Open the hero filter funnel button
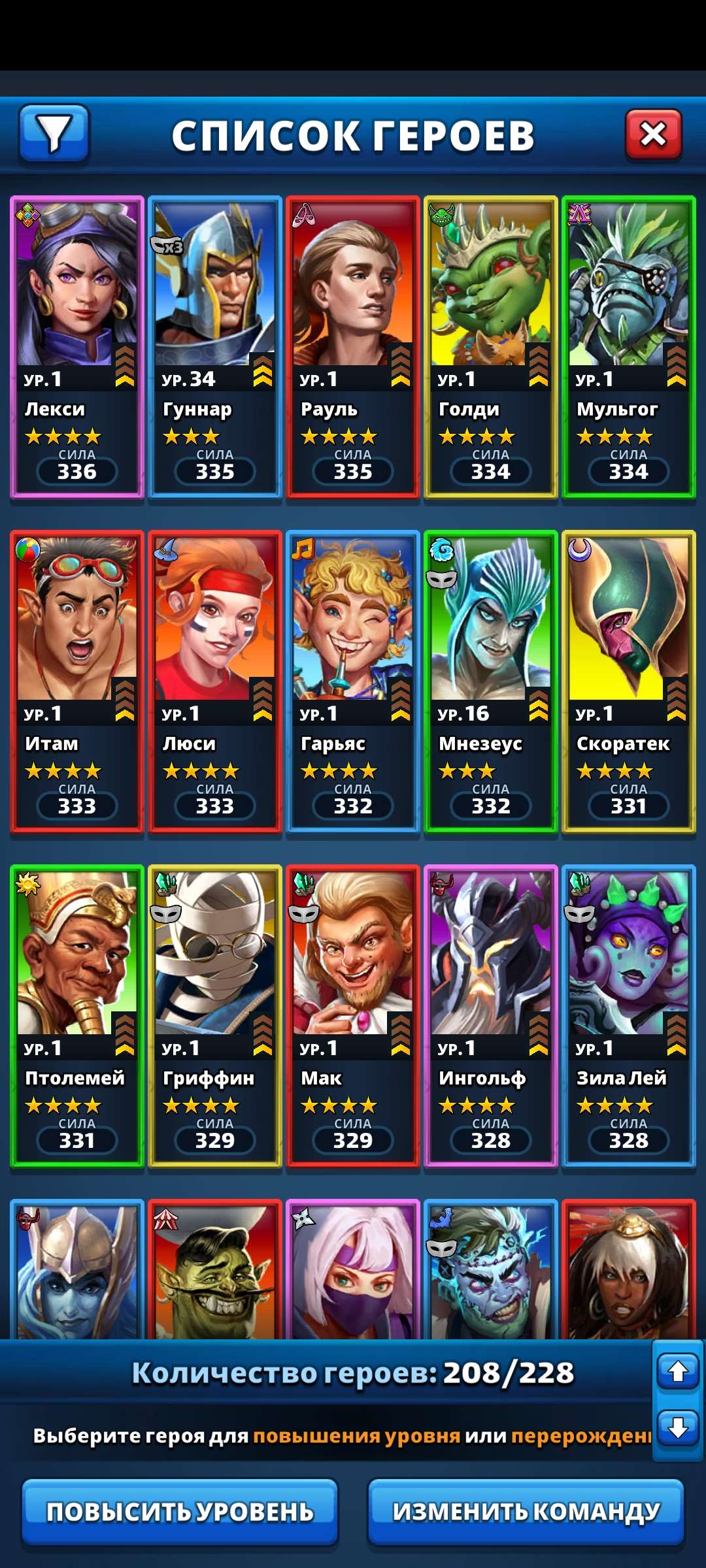706x1568 pixels. tap(54, 133)
